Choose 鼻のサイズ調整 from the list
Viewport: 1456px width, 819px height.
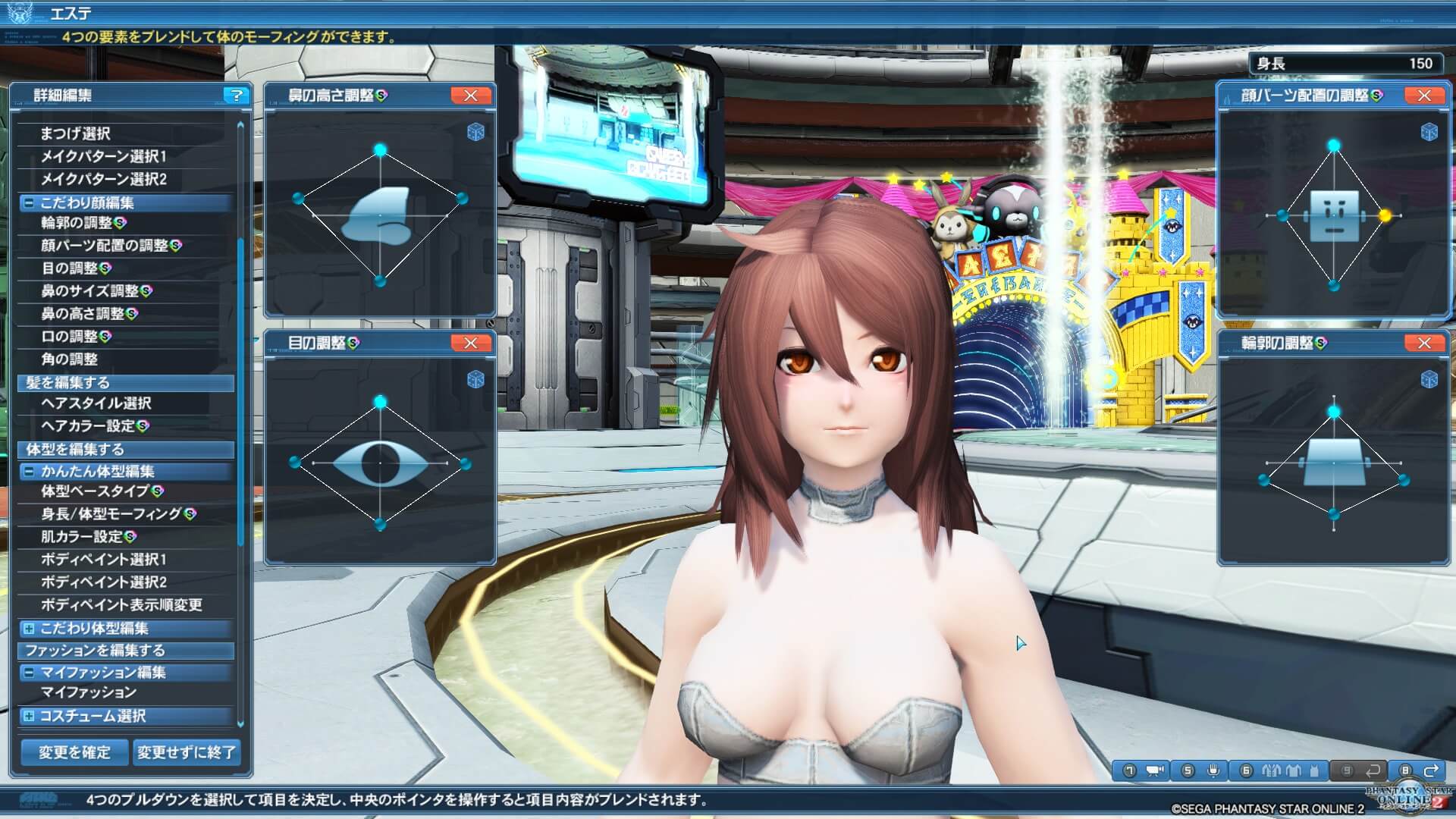(x=89, y=291)
